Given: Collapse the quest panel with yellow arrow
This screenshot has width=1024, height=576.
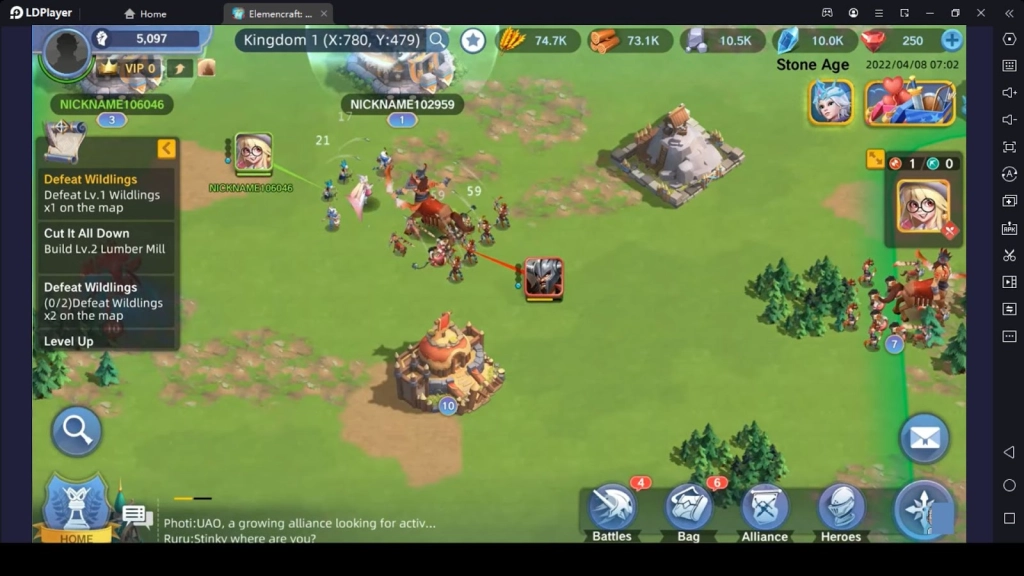Looking at the screenshot, I should 166,149.
